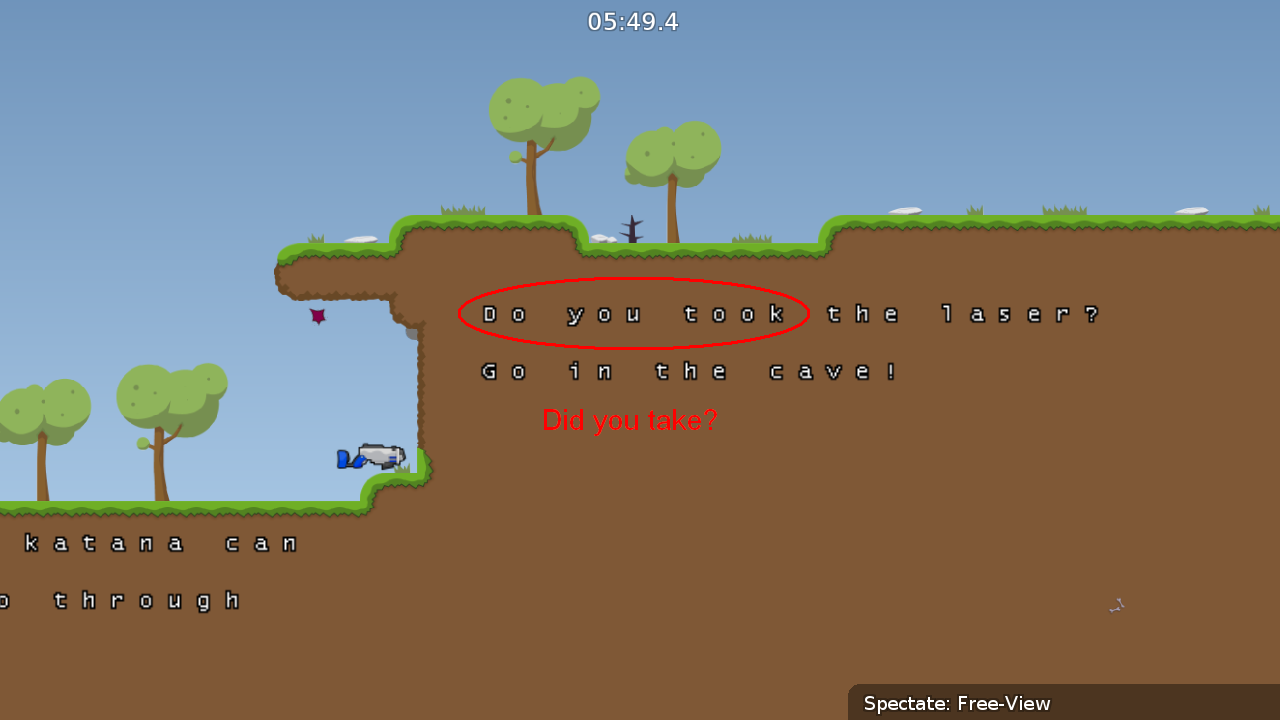Click the white cloud near the top right corner
1280x720 pixels.
click(1190, 210)
